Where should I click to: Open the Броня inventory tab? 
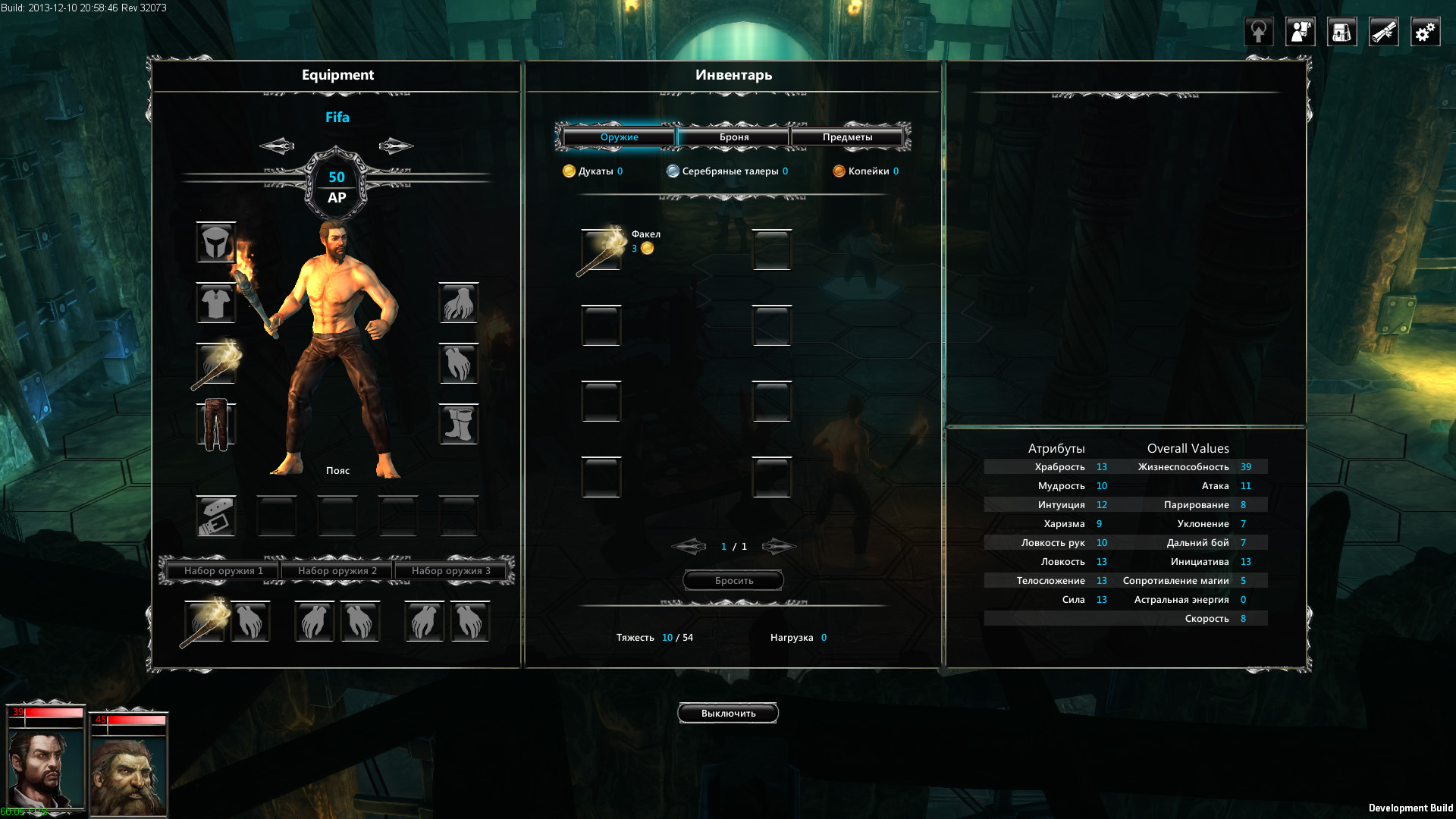[733, 137]
